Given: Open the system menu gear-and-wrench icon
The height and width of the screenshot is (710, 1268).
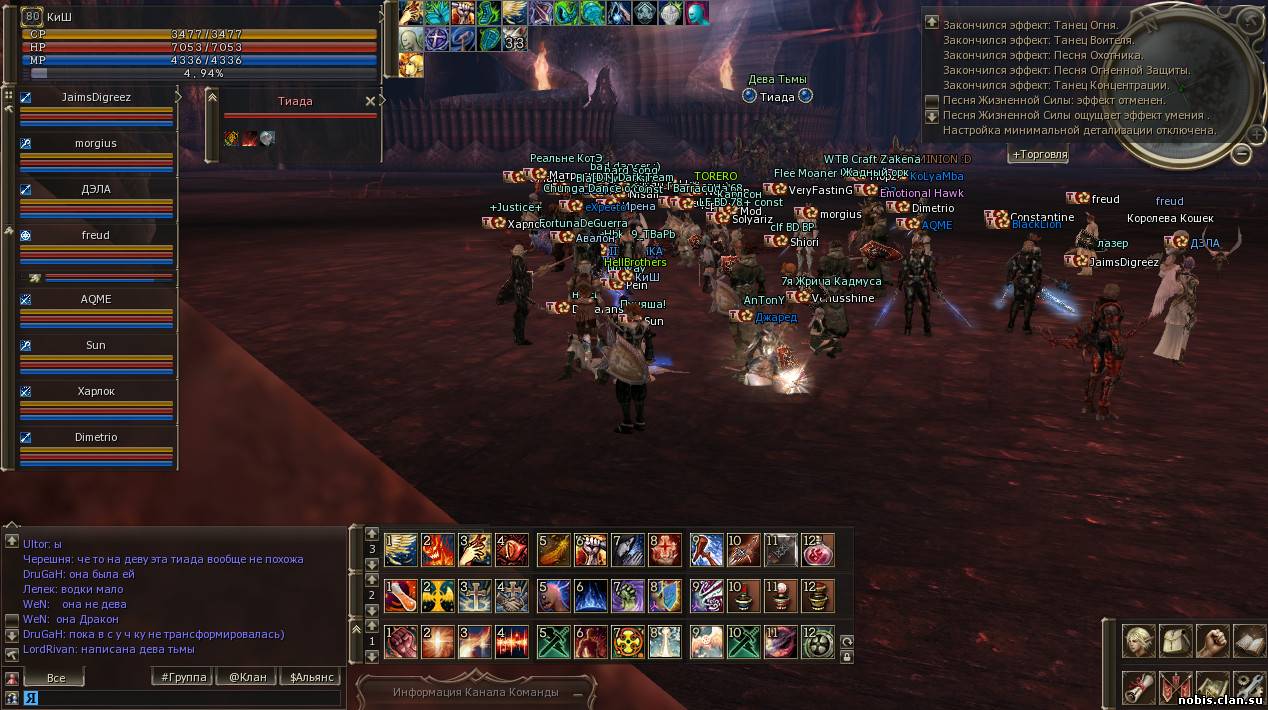Looking at the screenshot, I should click(1249, 687).
